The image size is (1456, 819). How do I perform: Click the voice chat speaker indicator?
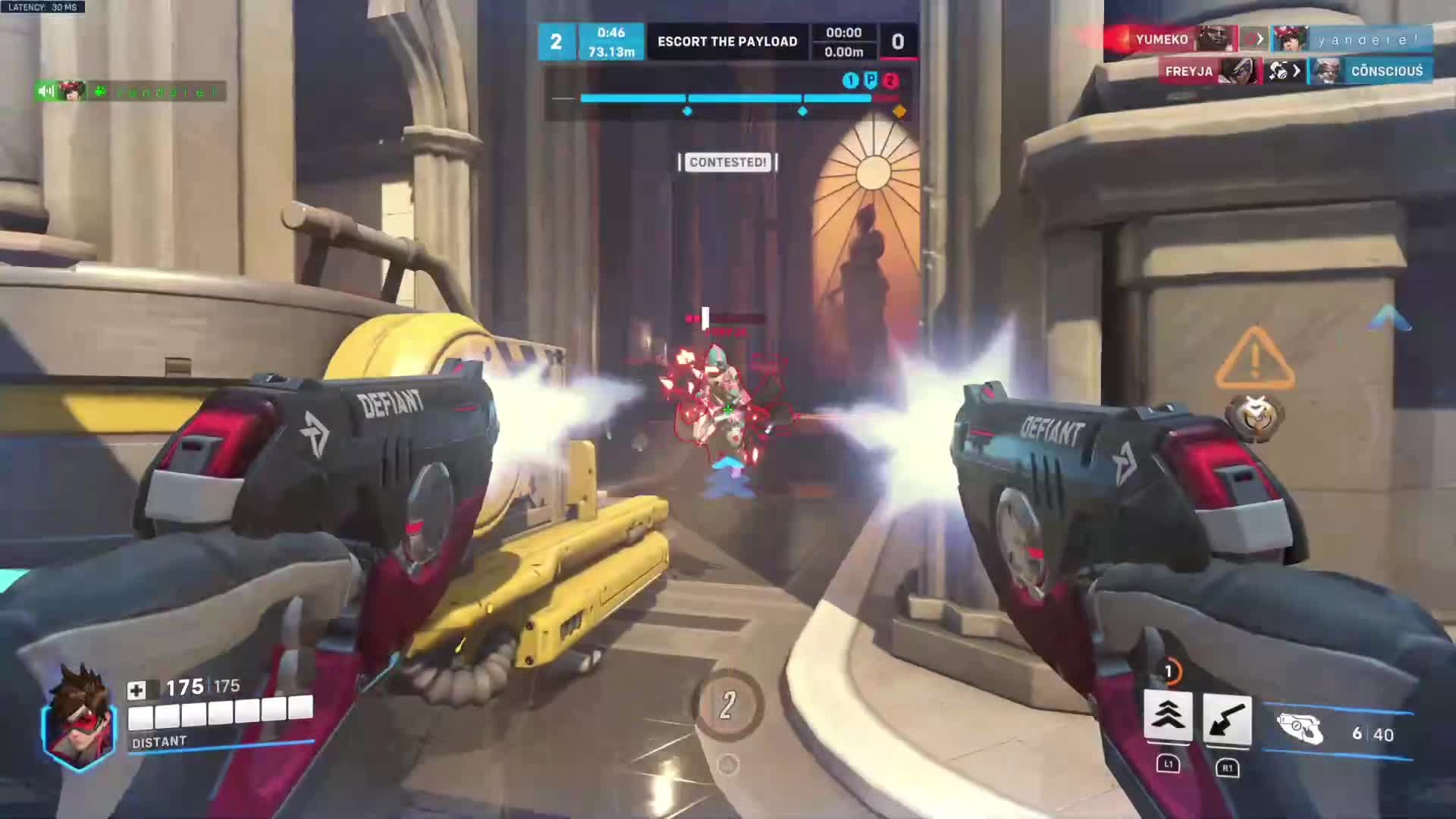45,92
